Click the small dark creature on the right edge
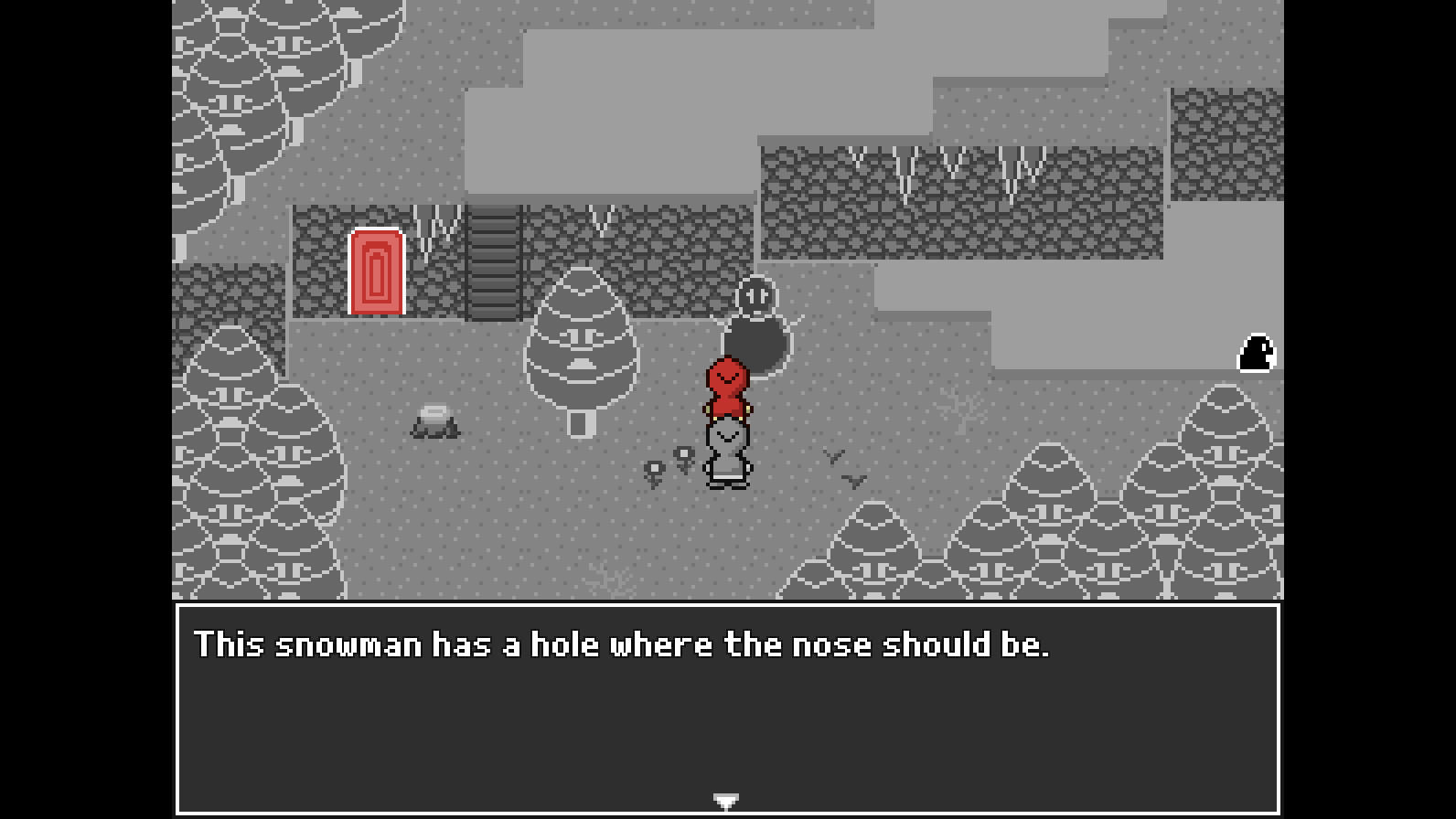Viewport: 1456px width, 819px height. coord(1255,355)
